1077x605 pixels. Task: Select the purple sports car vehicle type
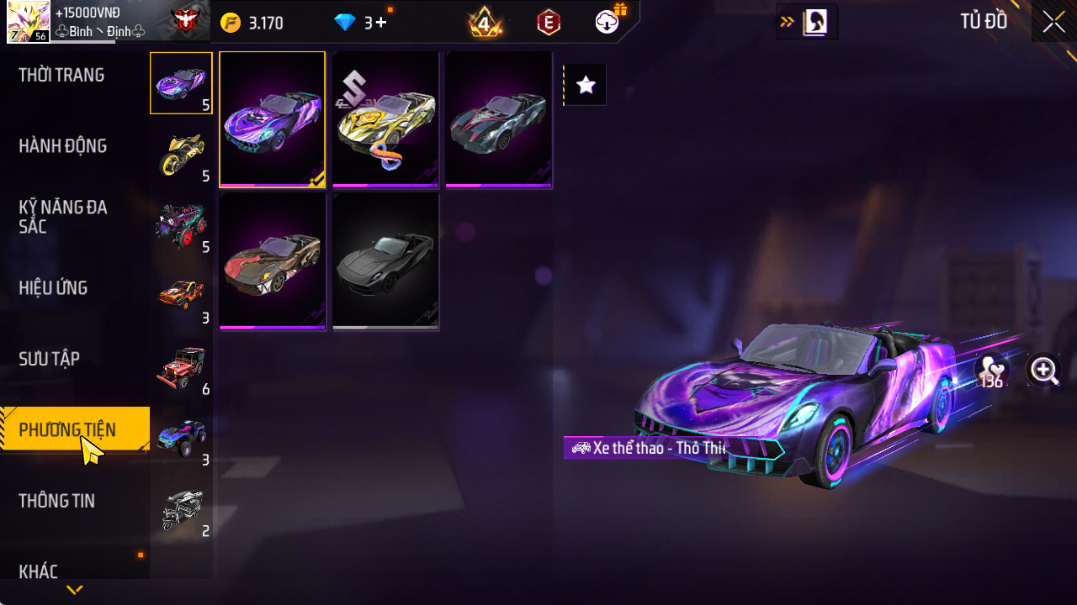pyautogui.click(x=181, y=82)
